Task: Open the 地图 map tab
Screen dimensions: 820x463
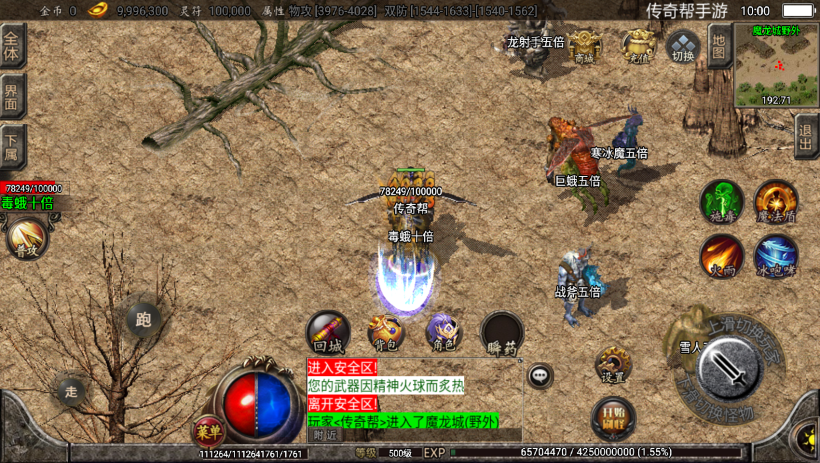Action: pyautogui.click(x=719, y=46)
